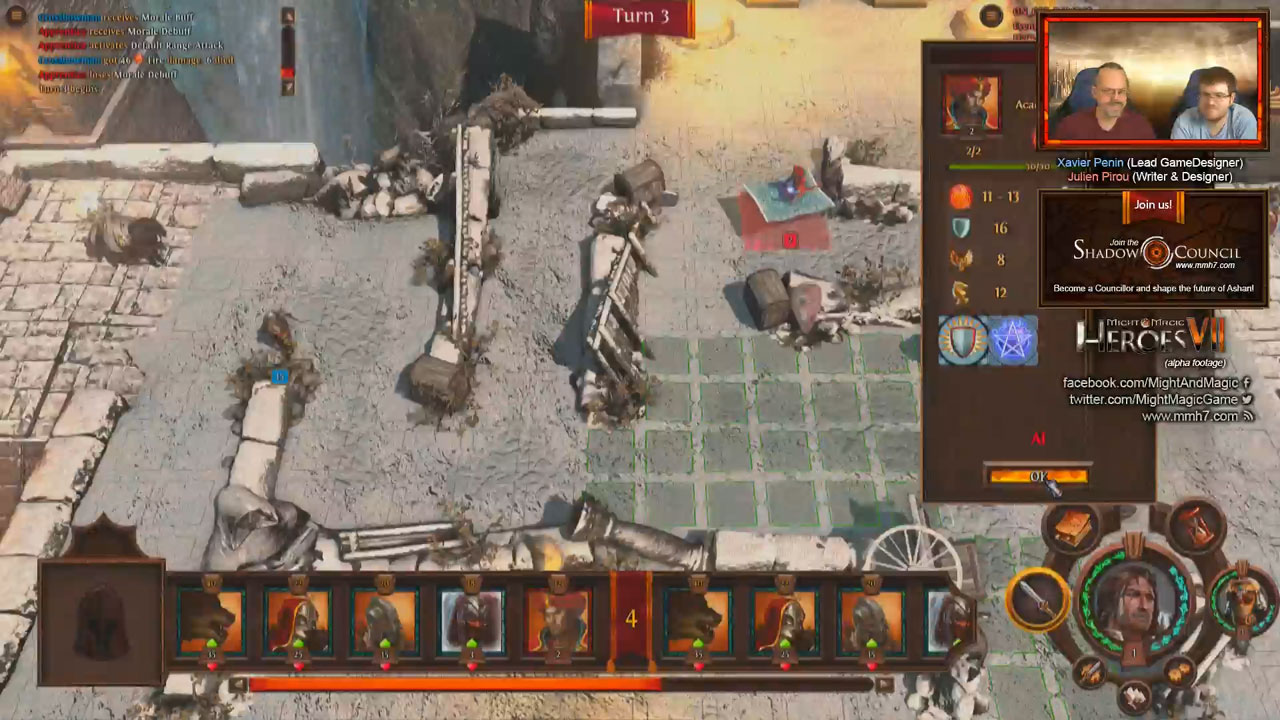Image resolution: width=1280 pixels, height=720 pixels.
Task: Activate the shield ability icon in unit panel
Action: click(963, 340)
